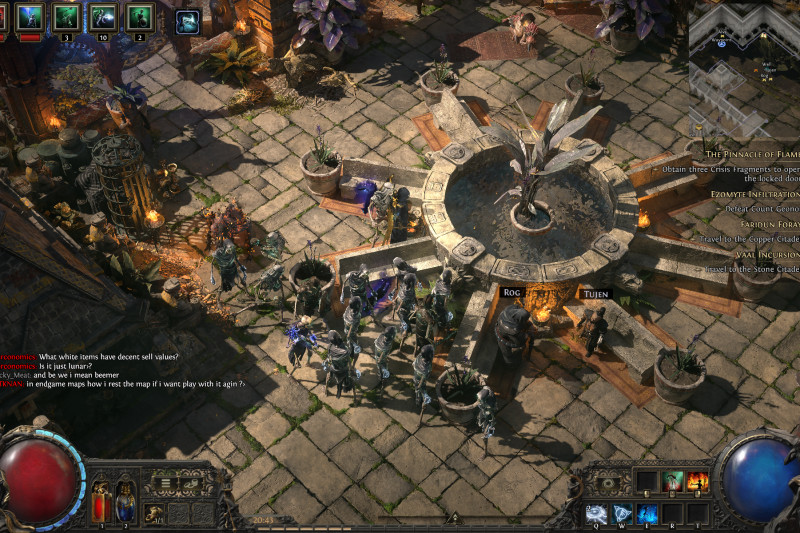
Task: Activate the green-red figure skill icon
Action: tap(673, 482)
